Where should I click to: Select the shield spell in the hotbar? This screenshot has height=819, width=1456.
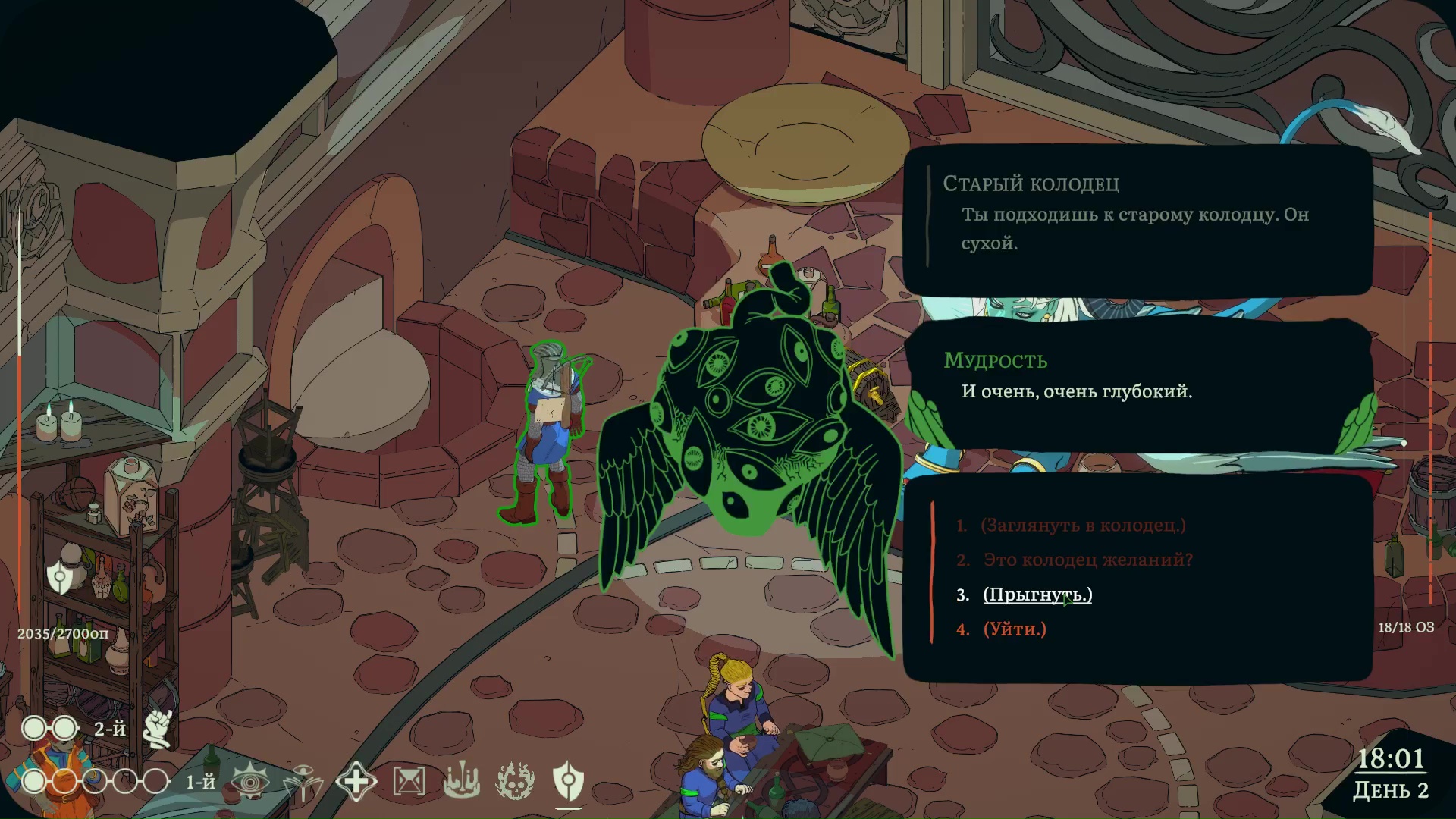pyautogui.click(x=568, y=781)
